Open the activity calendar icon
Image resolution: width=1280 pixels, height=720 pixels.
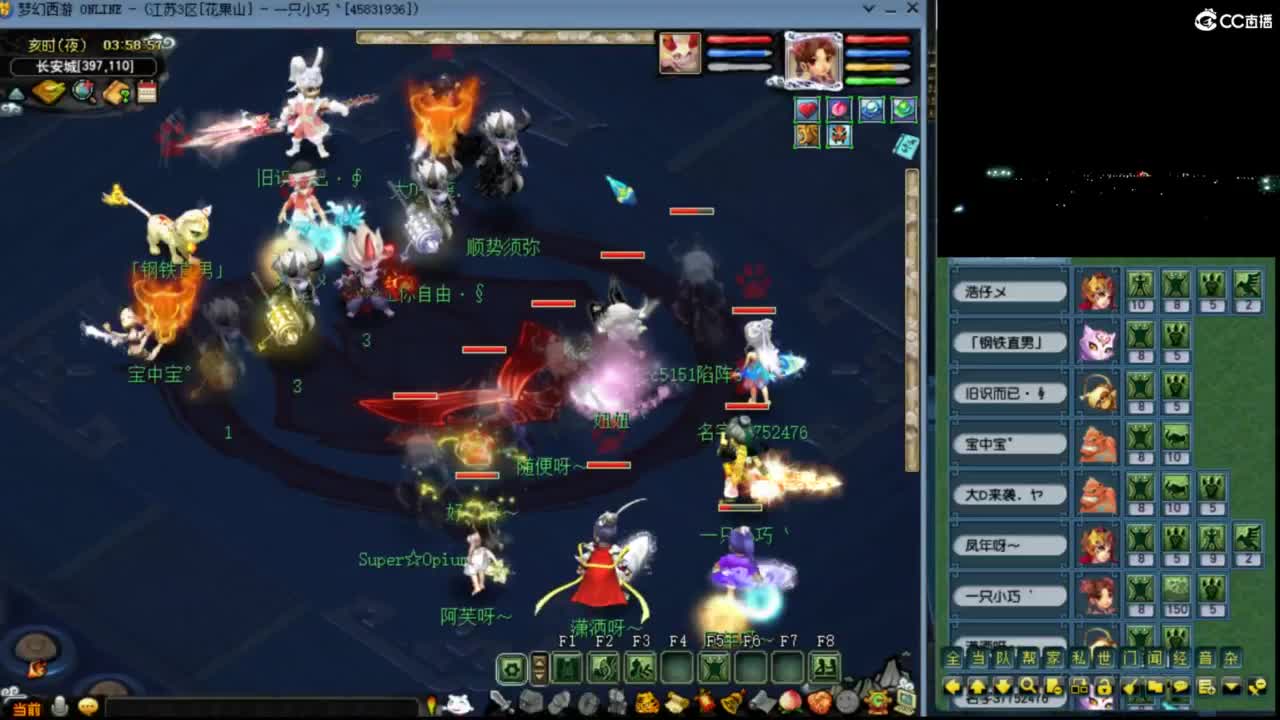click(x=148, y=92)
